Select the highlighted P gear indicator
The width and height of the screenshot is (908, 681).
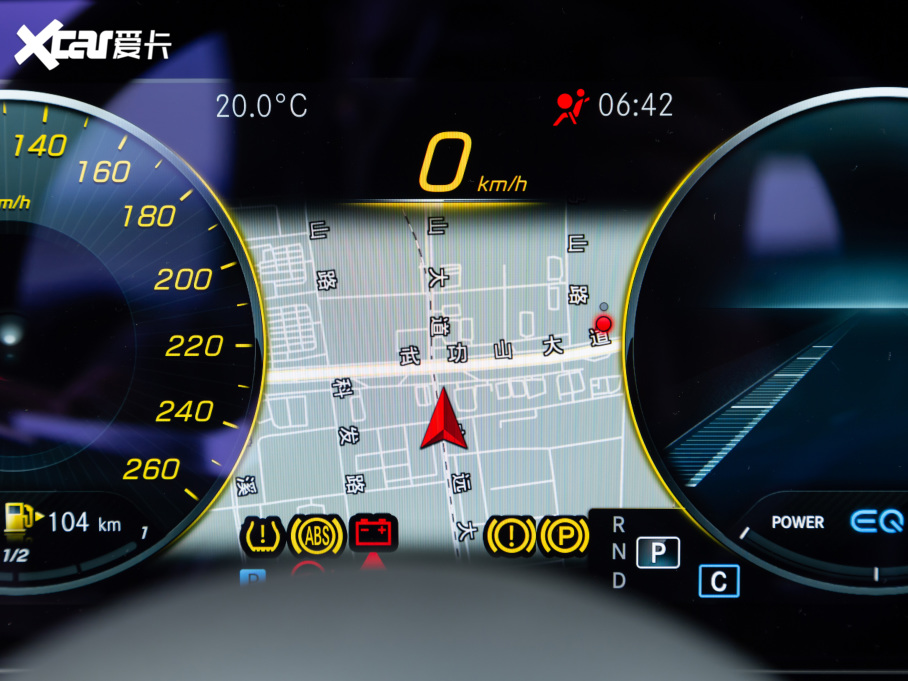pyautogui.click(x=657, y=552)
